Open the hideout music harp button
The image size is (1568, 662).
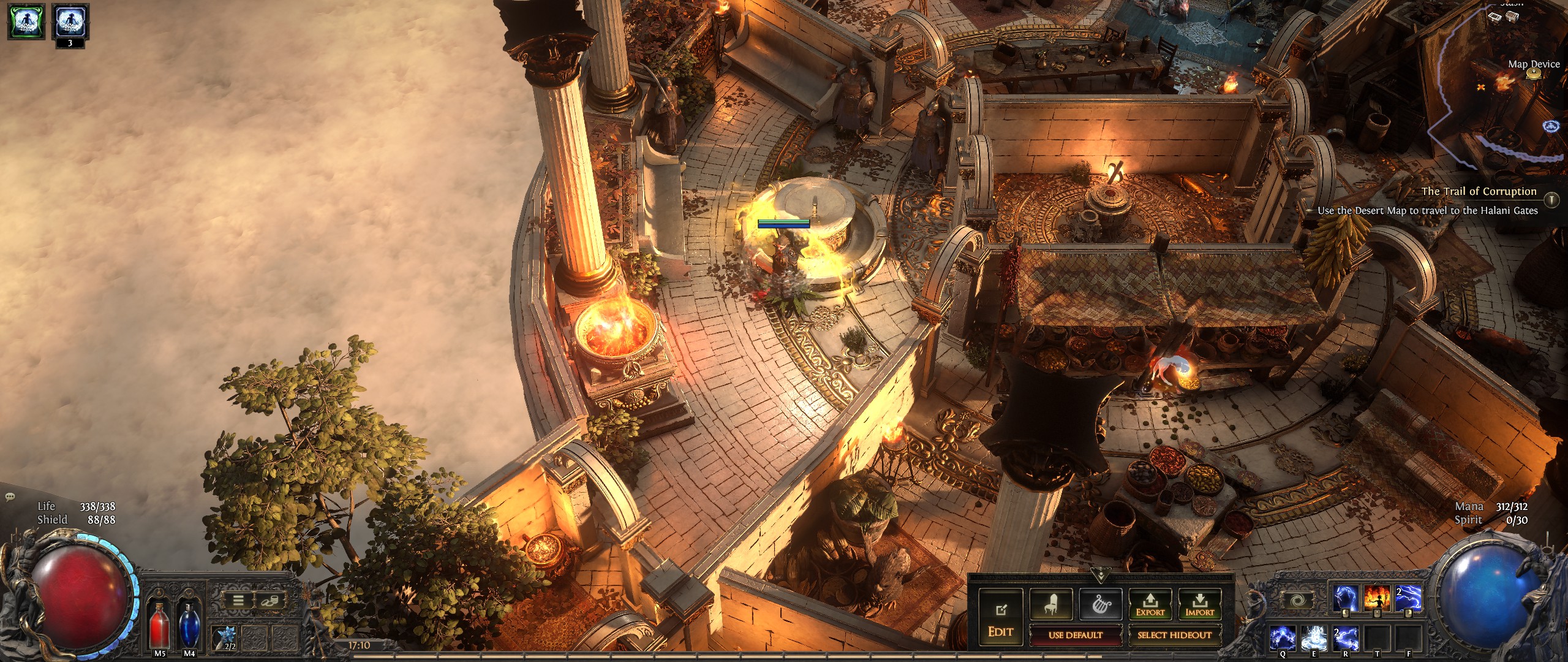1101,605
